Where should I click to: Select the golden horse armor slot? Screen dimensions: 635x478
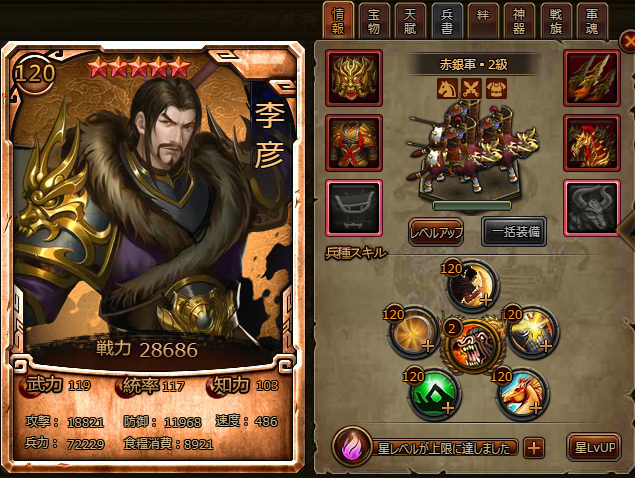click(591, 142)
